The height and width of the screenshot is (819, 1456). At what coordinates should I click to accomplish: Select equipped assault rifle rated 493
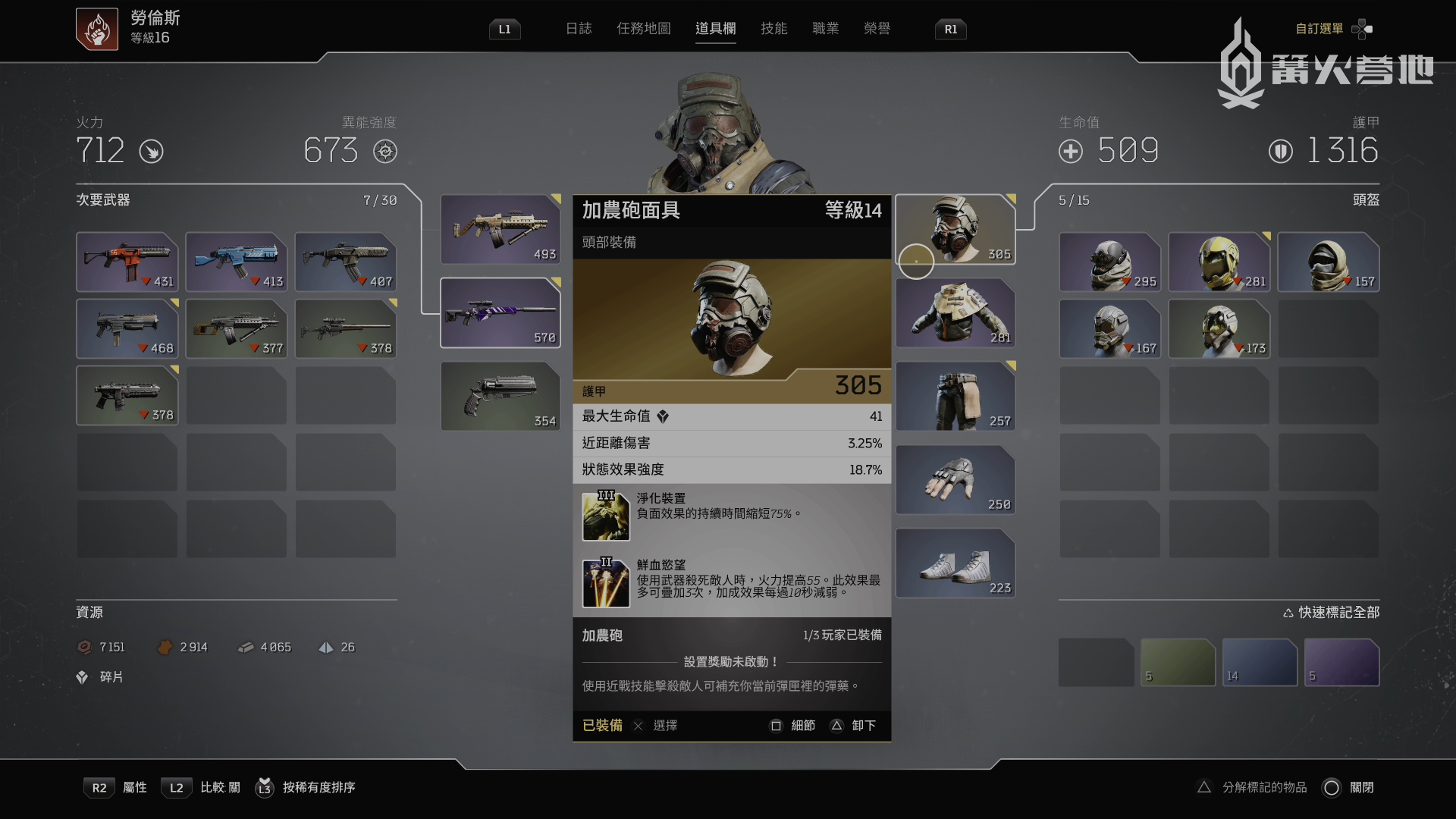point(500,229)
